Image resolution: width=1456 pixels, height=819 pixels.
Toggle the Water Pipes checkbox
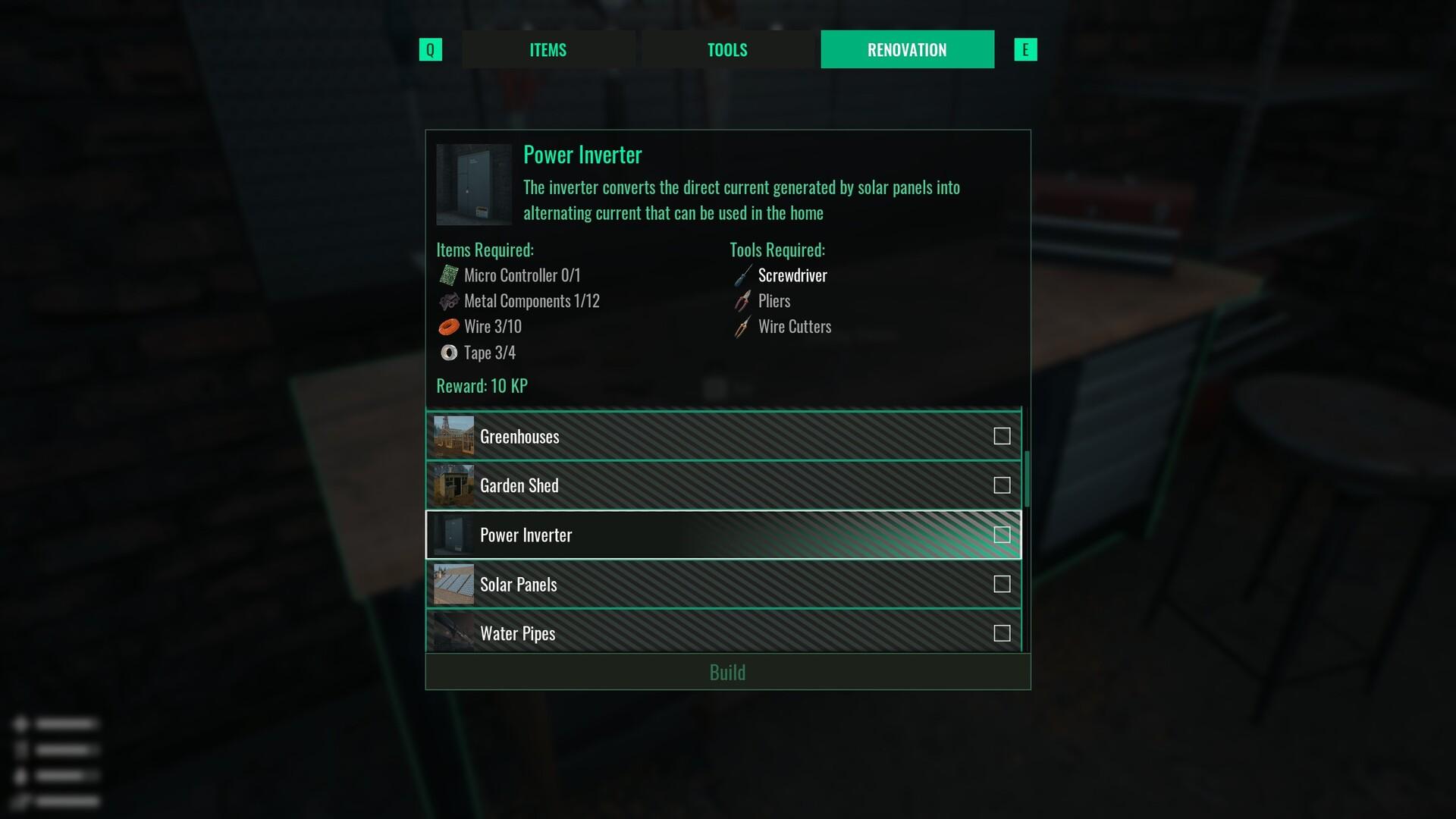(1002, 633)
